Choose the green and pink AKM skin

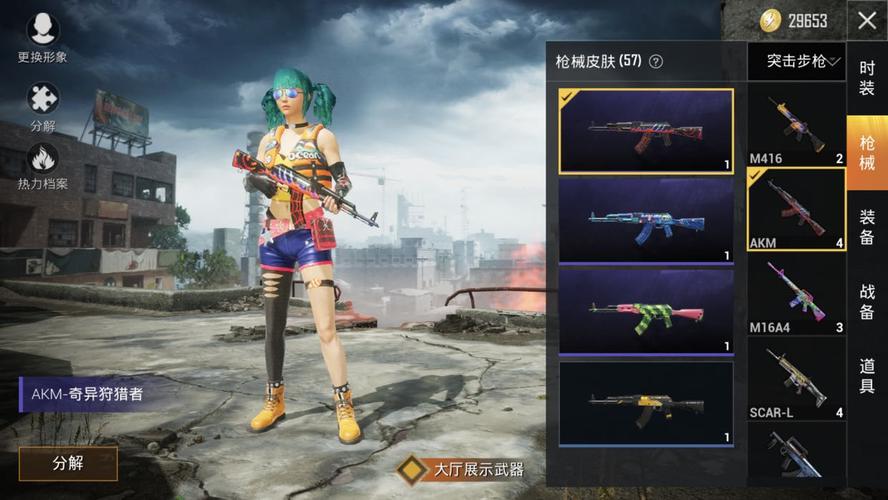tap(646, 310)
